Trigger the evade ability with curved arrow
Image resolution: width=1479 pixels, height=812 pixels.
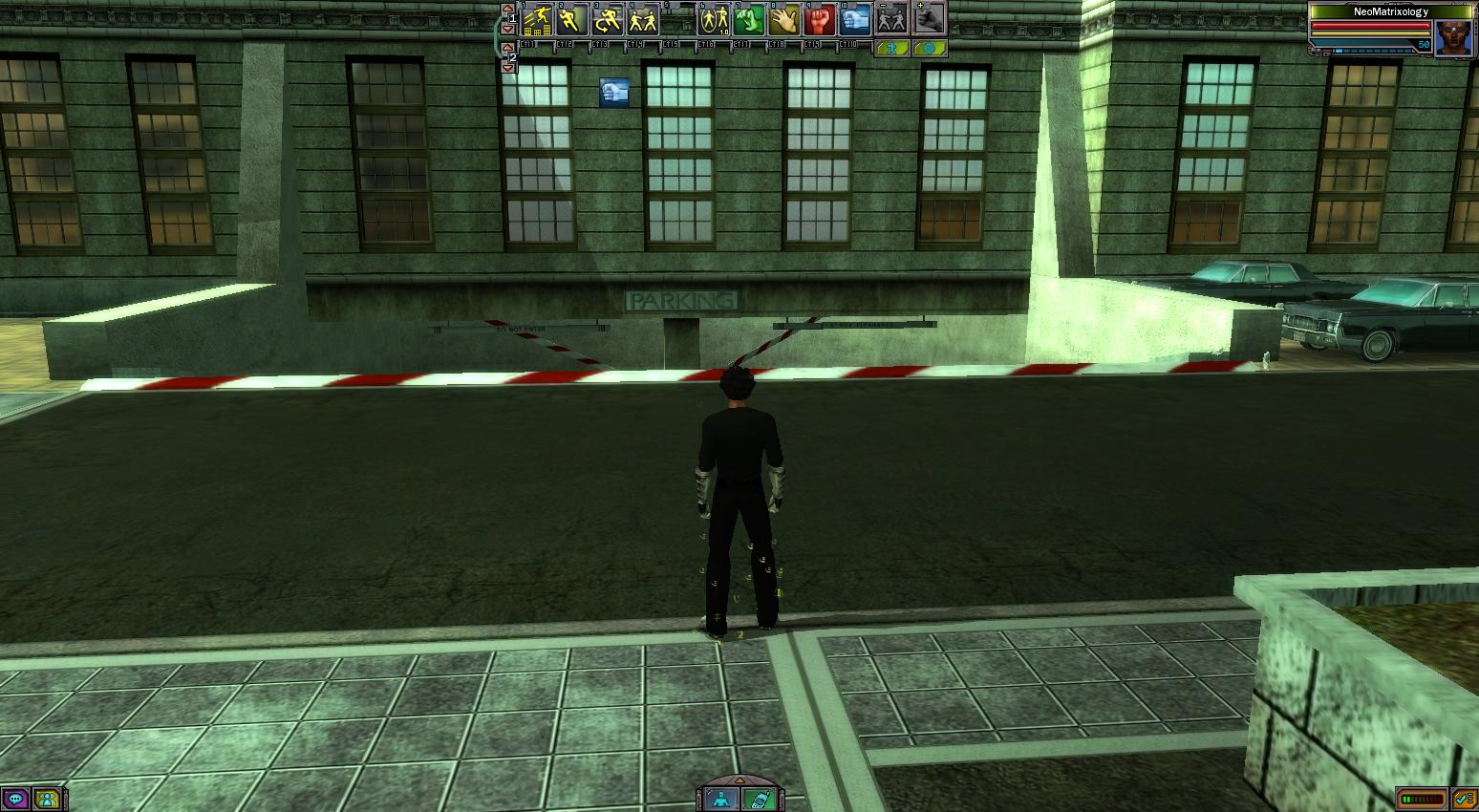(x=608, y=19)
